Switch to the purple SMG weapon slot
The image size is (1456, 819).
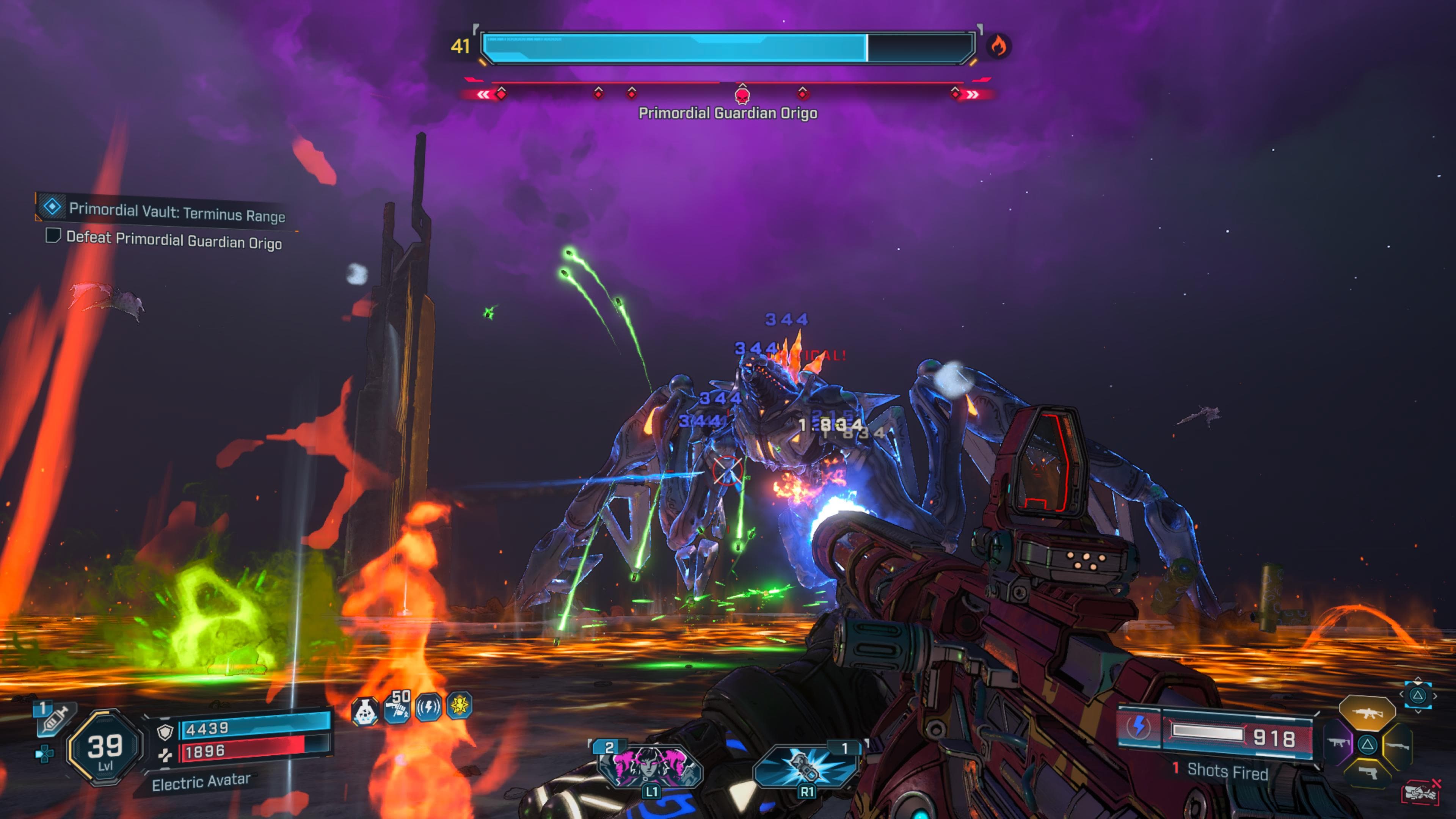(1339, 743)
